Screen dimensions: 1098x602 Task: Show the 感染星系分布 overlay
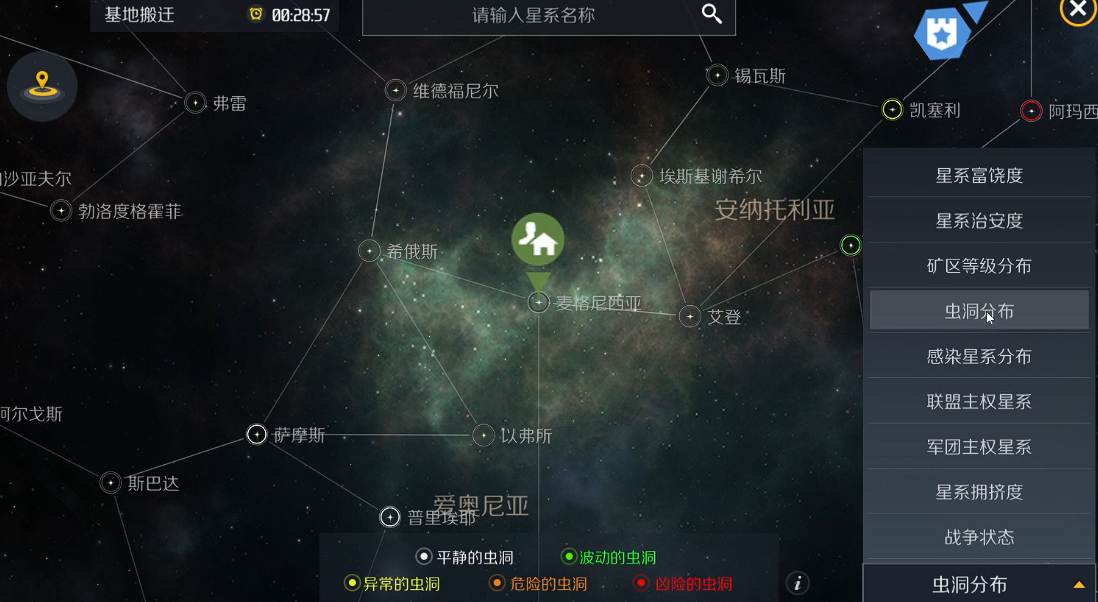point(979,356)
